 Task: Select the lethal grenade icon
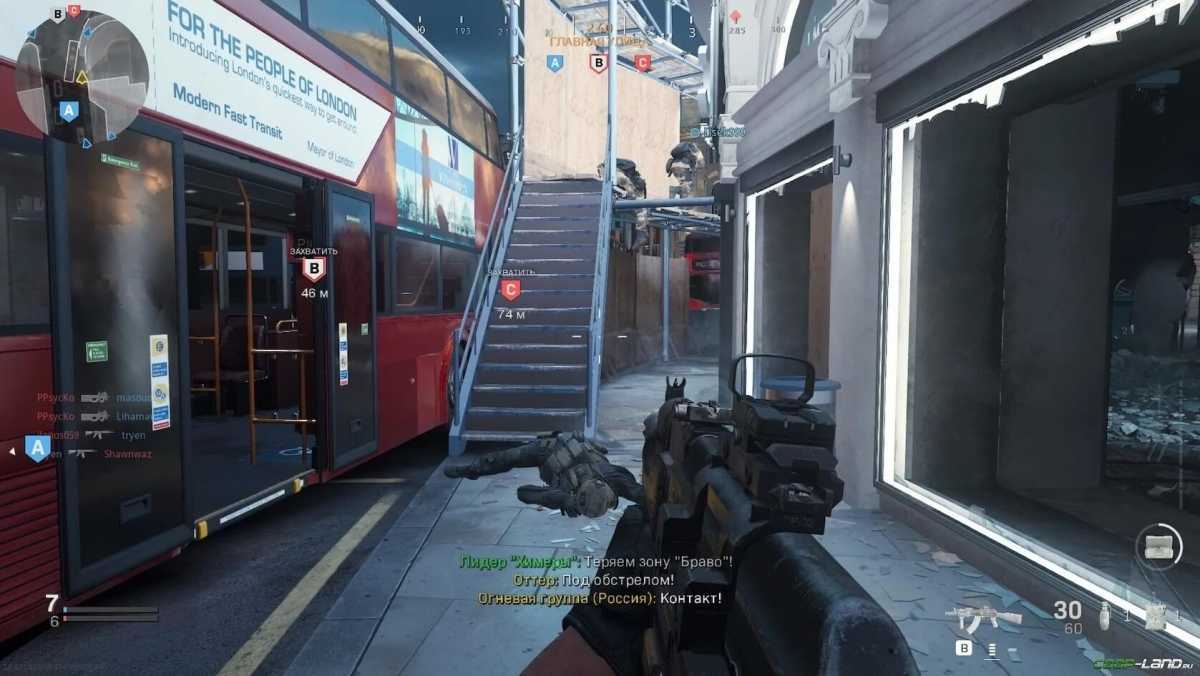click(1103, 615)
